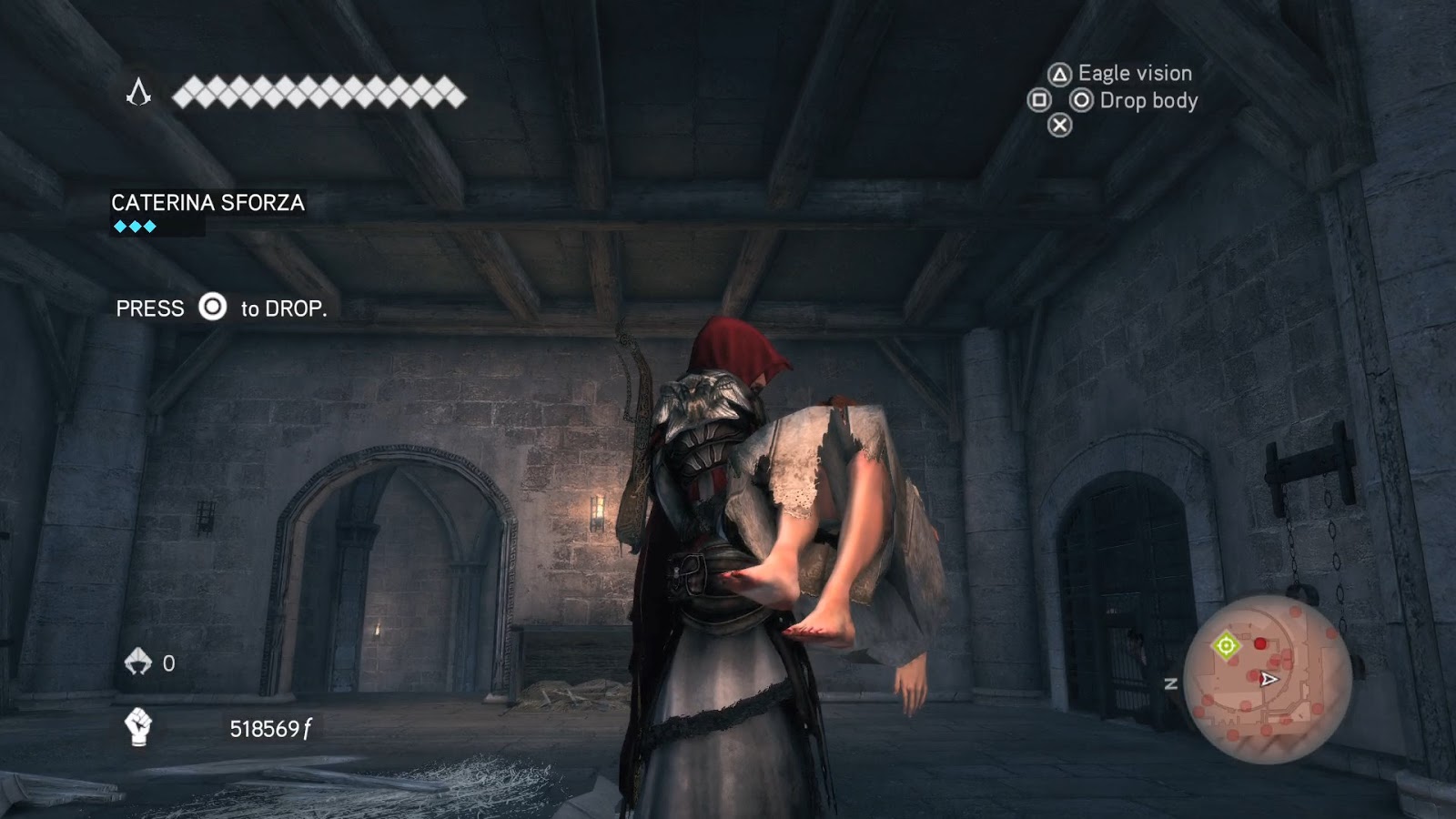Click the 518569 f florin amount
1456x819 pixels.
point(271,729)
